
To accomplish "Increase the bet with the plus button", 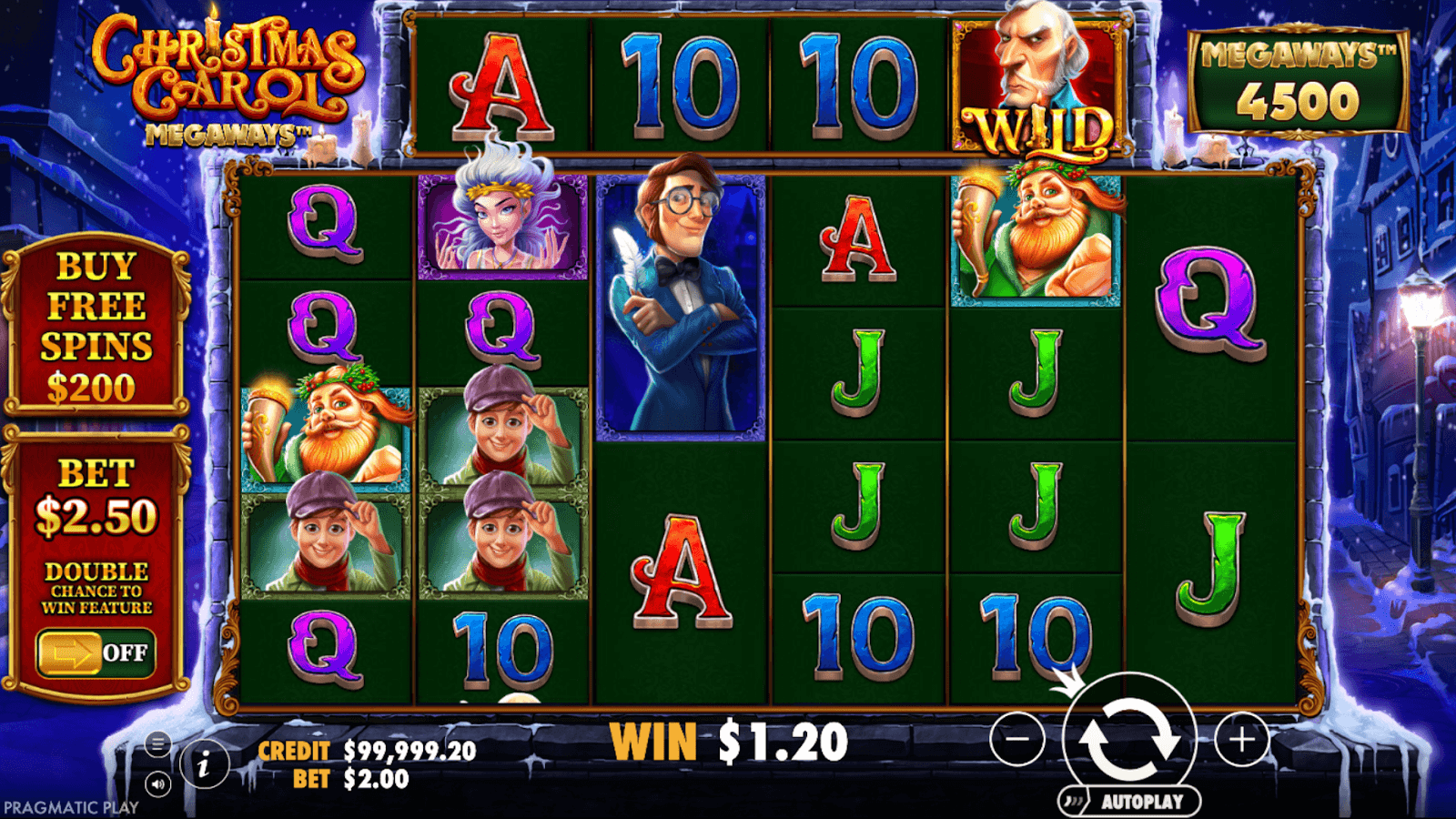I will [1241, 739].
